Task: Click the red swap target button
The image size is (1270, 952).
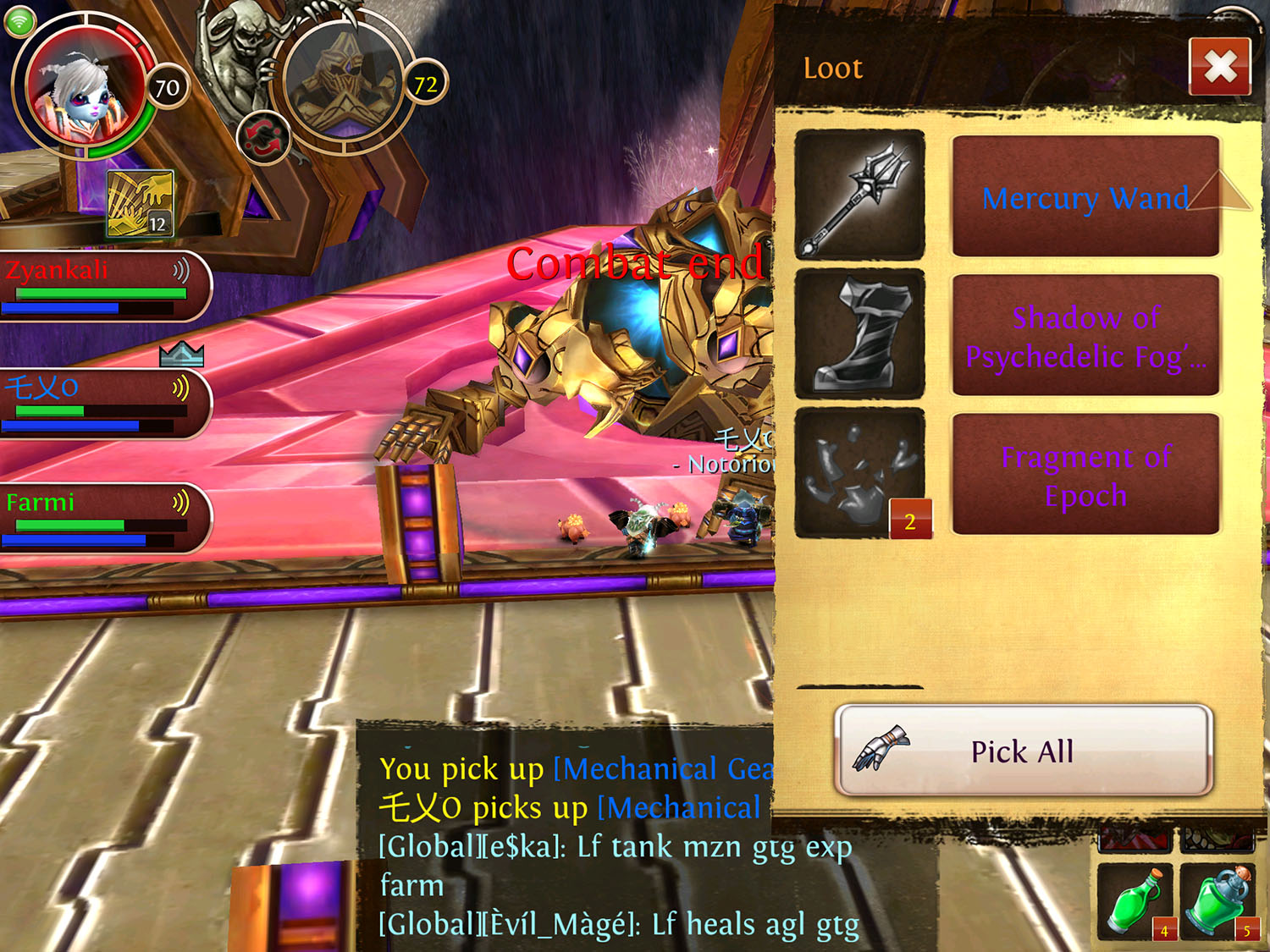Action: point(263,138)
